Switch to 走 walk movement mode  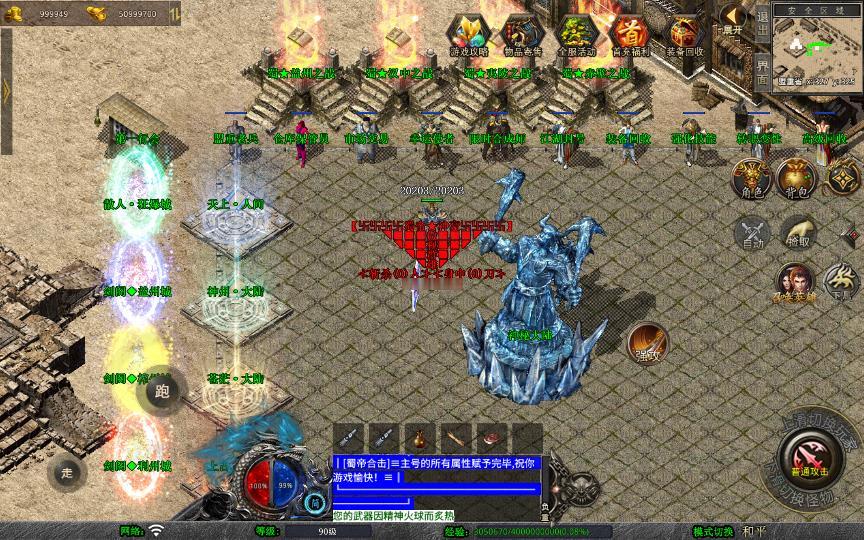tap(67, 471)
